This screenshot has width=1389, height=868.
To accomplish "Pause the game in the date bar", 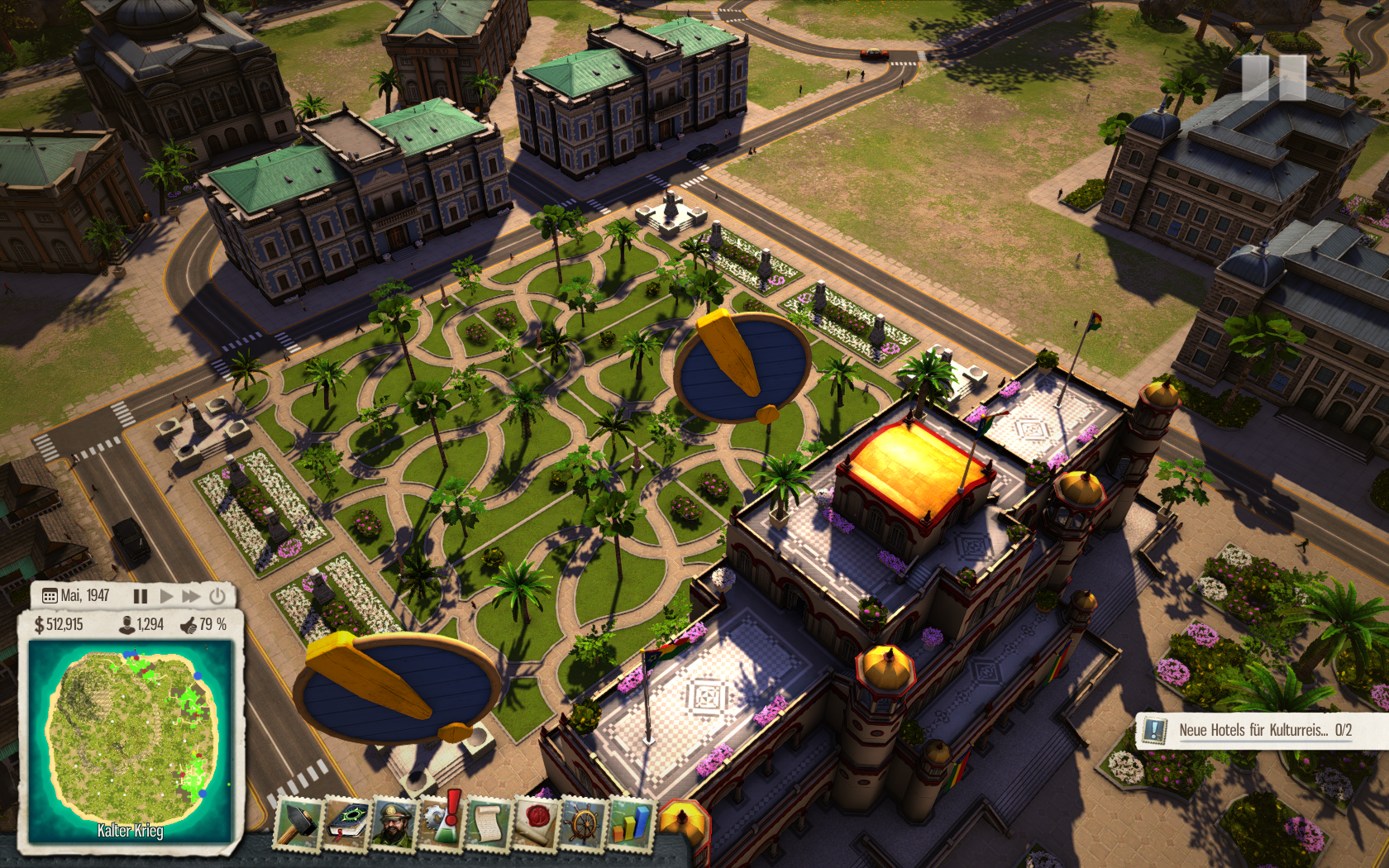I will (x=141, y=596).
